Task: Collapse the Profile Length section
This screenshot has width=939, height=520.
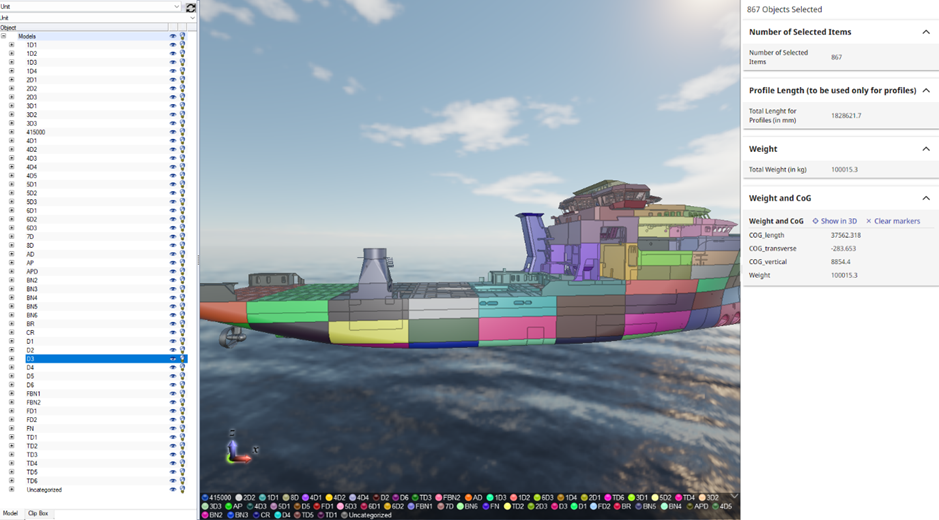Action: (x=926, y=90)
